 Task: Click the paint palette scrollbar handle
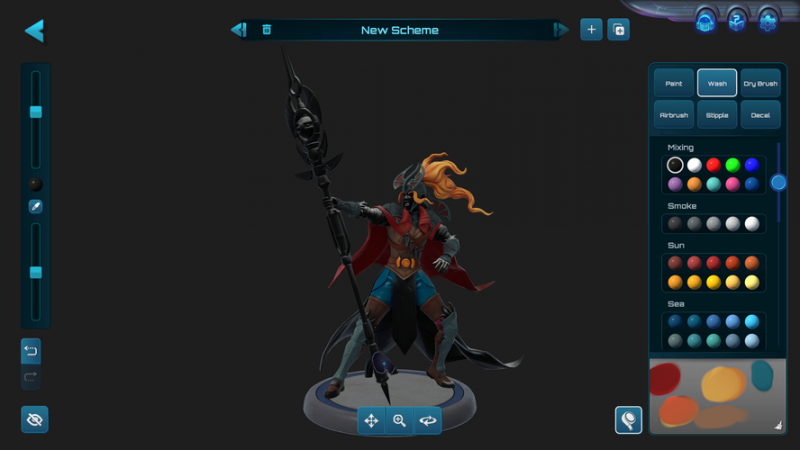tap(778, 182)
